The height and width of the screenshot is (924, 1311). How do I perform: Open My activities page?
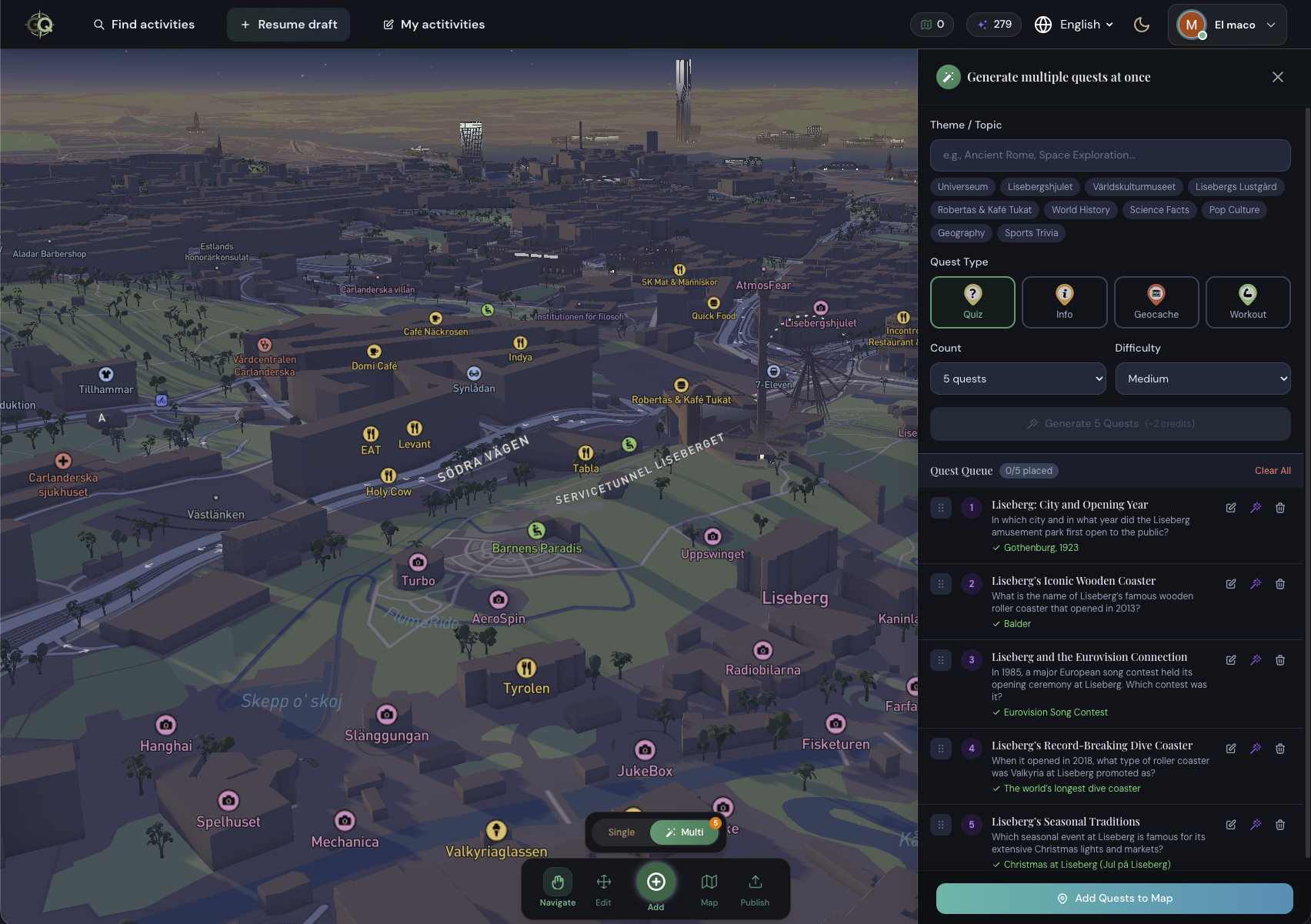coord(434,25)
